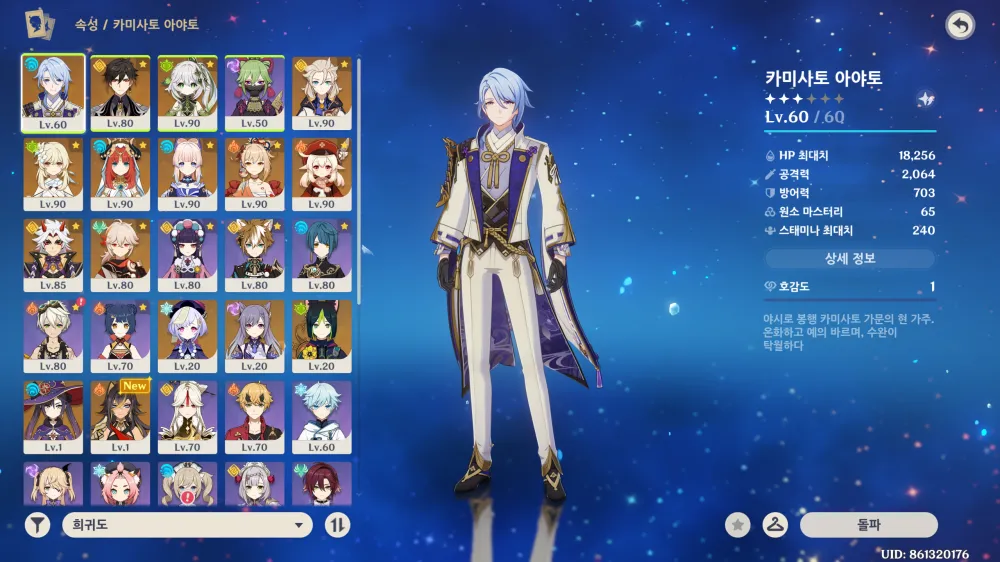Pick Nilou's character portrait
The image size is (1000, 562).
121,174
